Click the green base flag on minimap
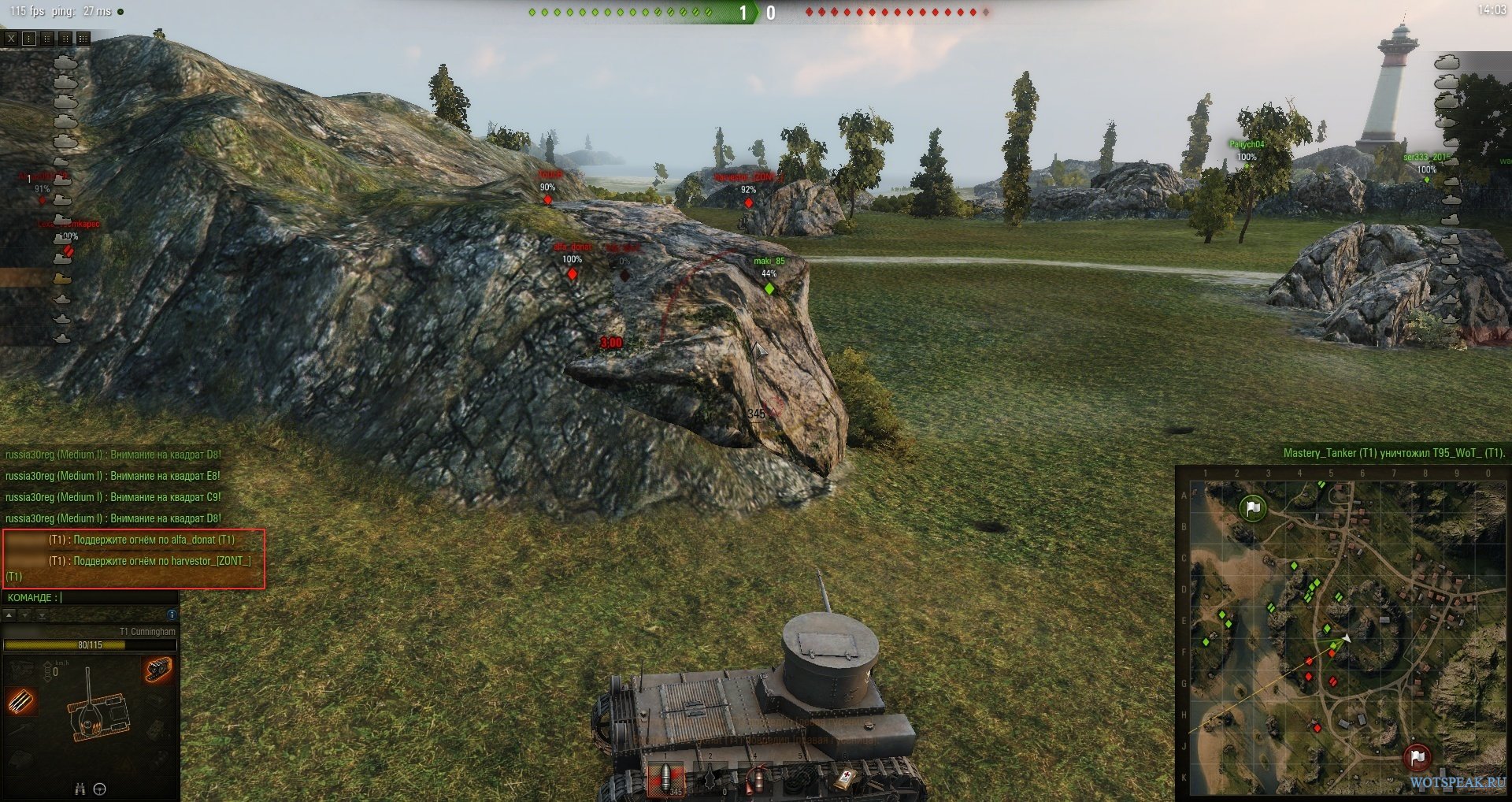The height and width of the screenshot is (802, 1512). [x=1253, y=508]
